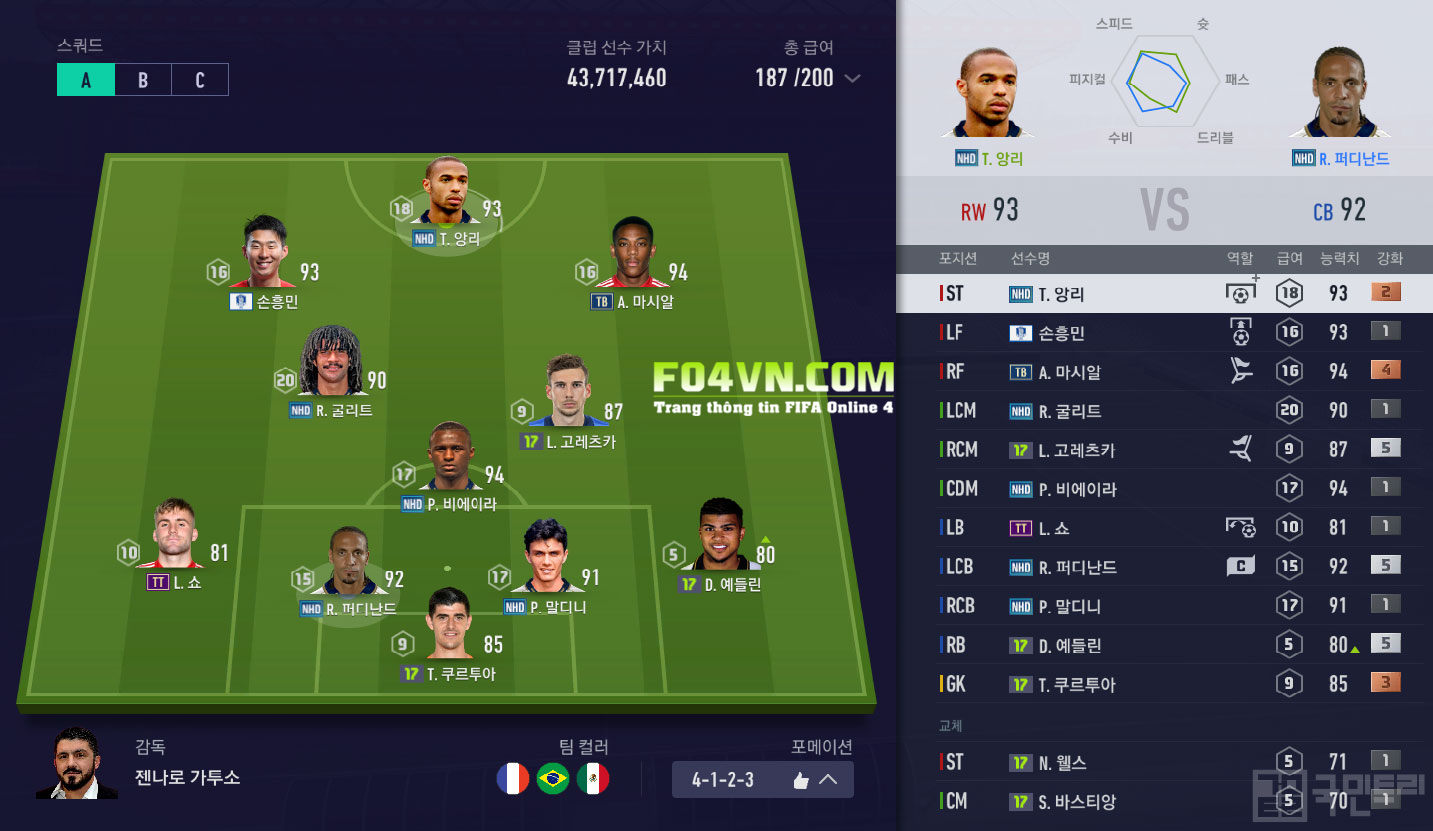This screenshot has height=831, width=1433.
Task: Select R. 굴리트 midfielder on pitch
Action: (x=331, y=365)
